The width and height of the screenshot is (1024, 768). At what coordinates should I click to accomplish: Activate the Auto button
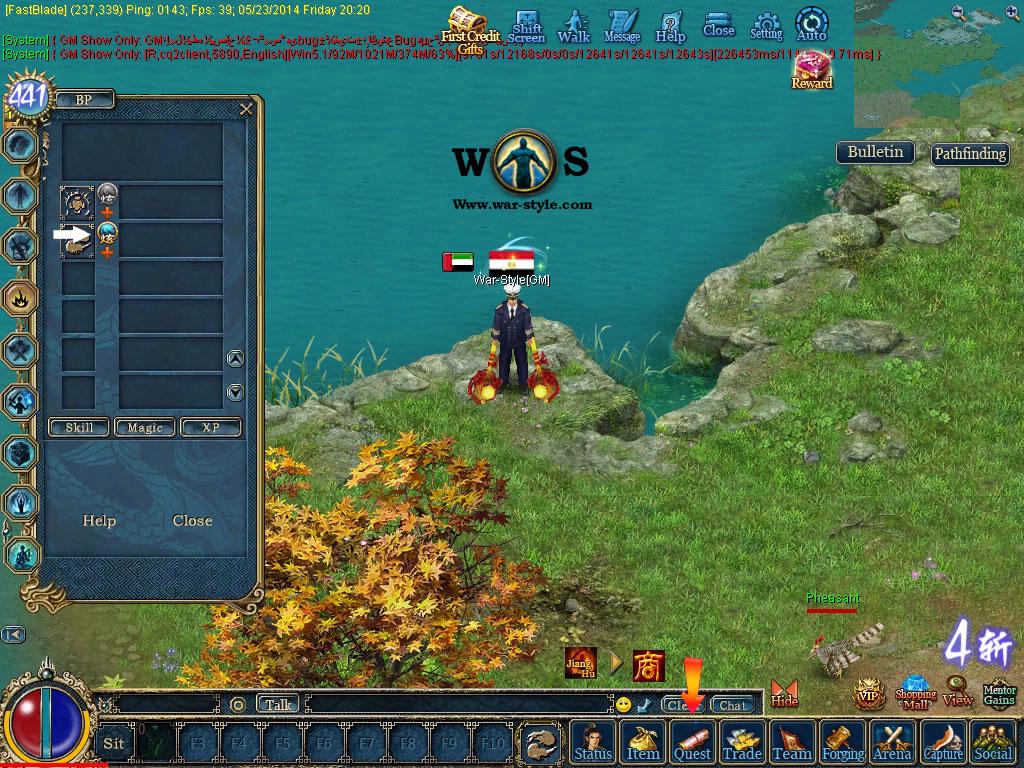811,24
